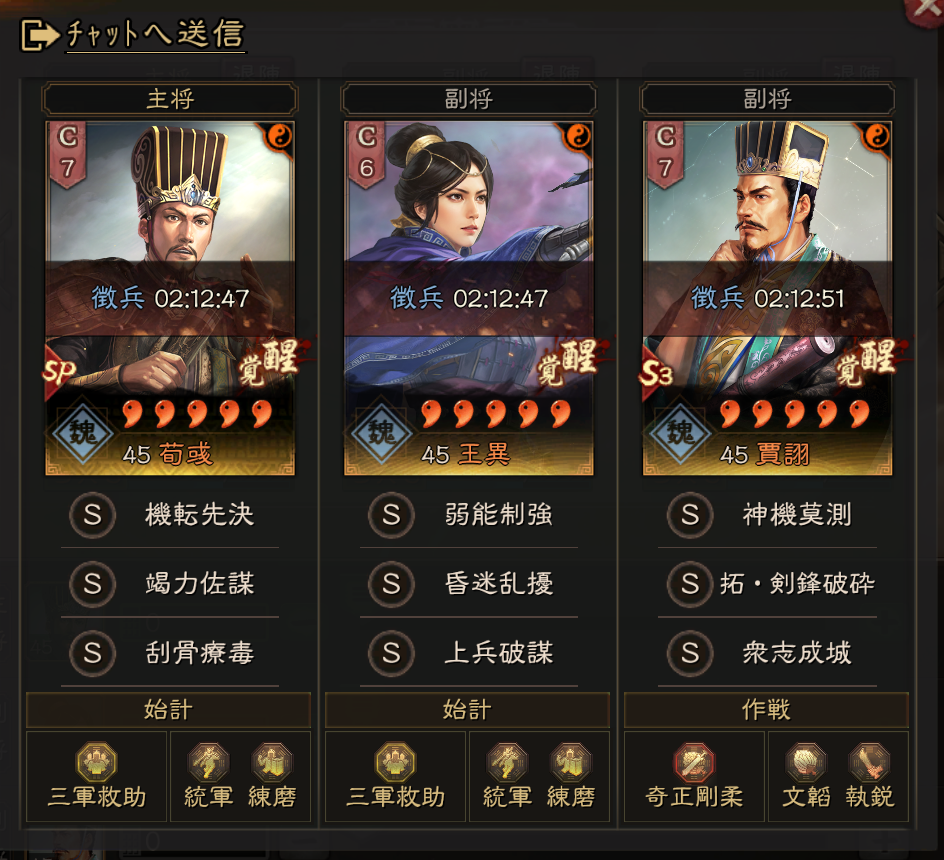Select the 賈詡 general card

767,297
